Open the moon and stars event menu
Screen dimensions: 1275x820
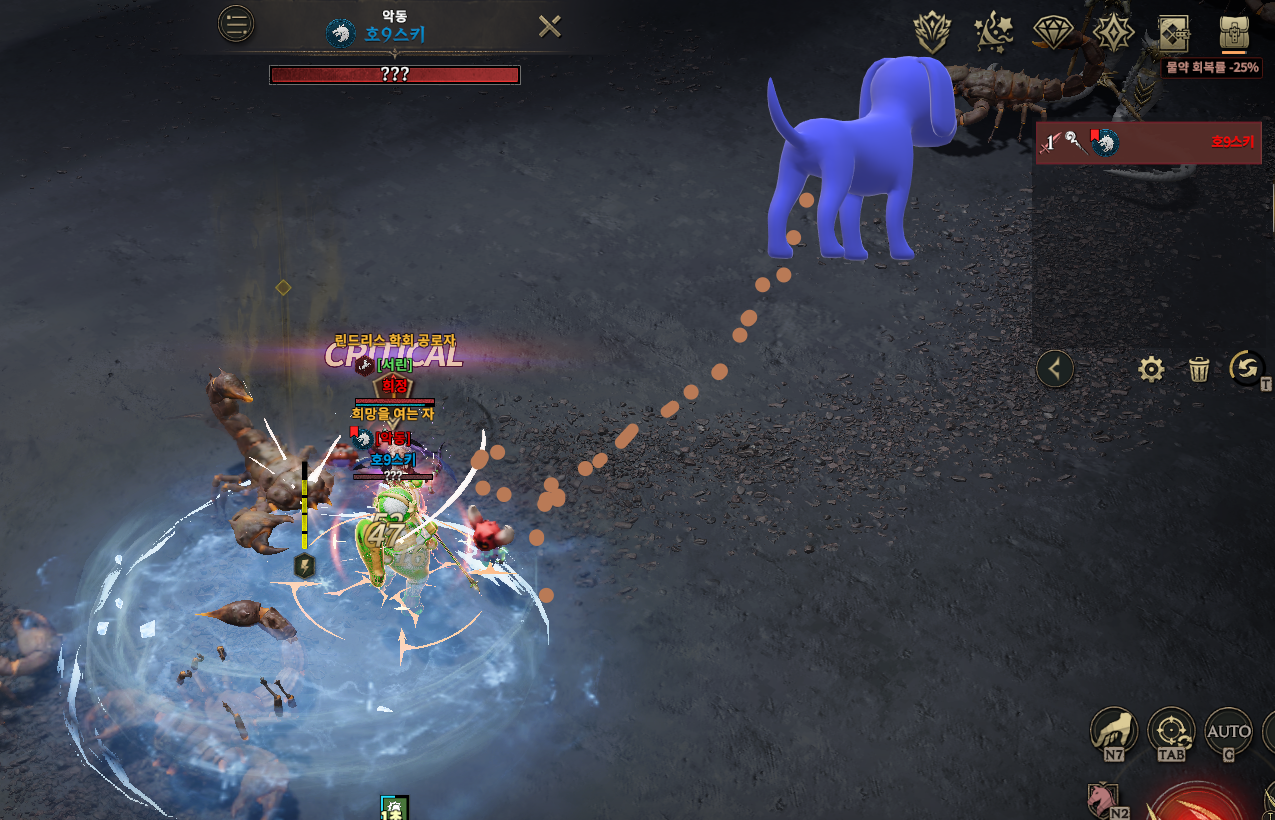pyautogui.click(x=994, y=33)
